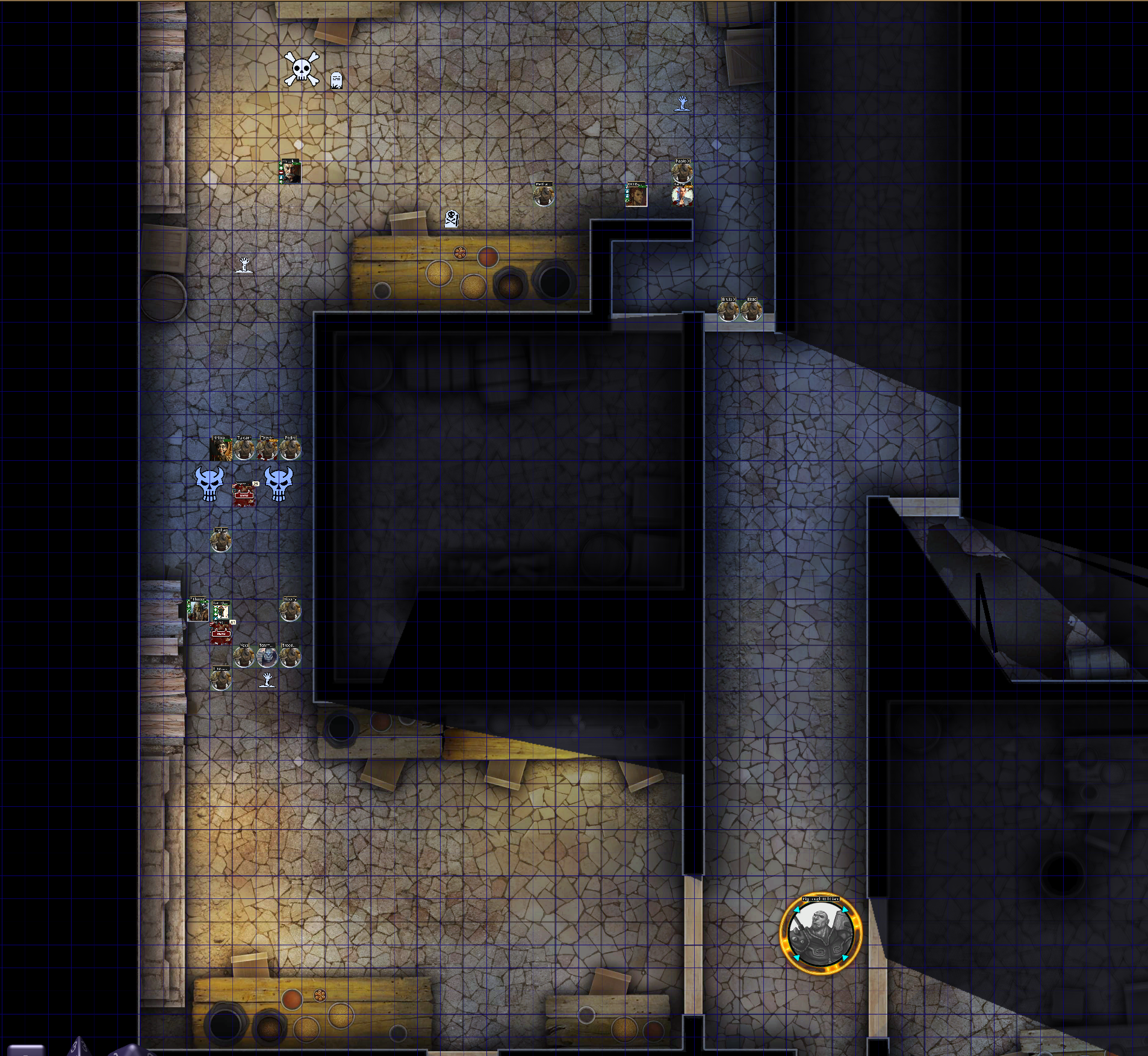Image resolution: width=1148 pixels, height=1056 pixels.
Task: Select the Pedro token
Action: [x=290, y=449]
